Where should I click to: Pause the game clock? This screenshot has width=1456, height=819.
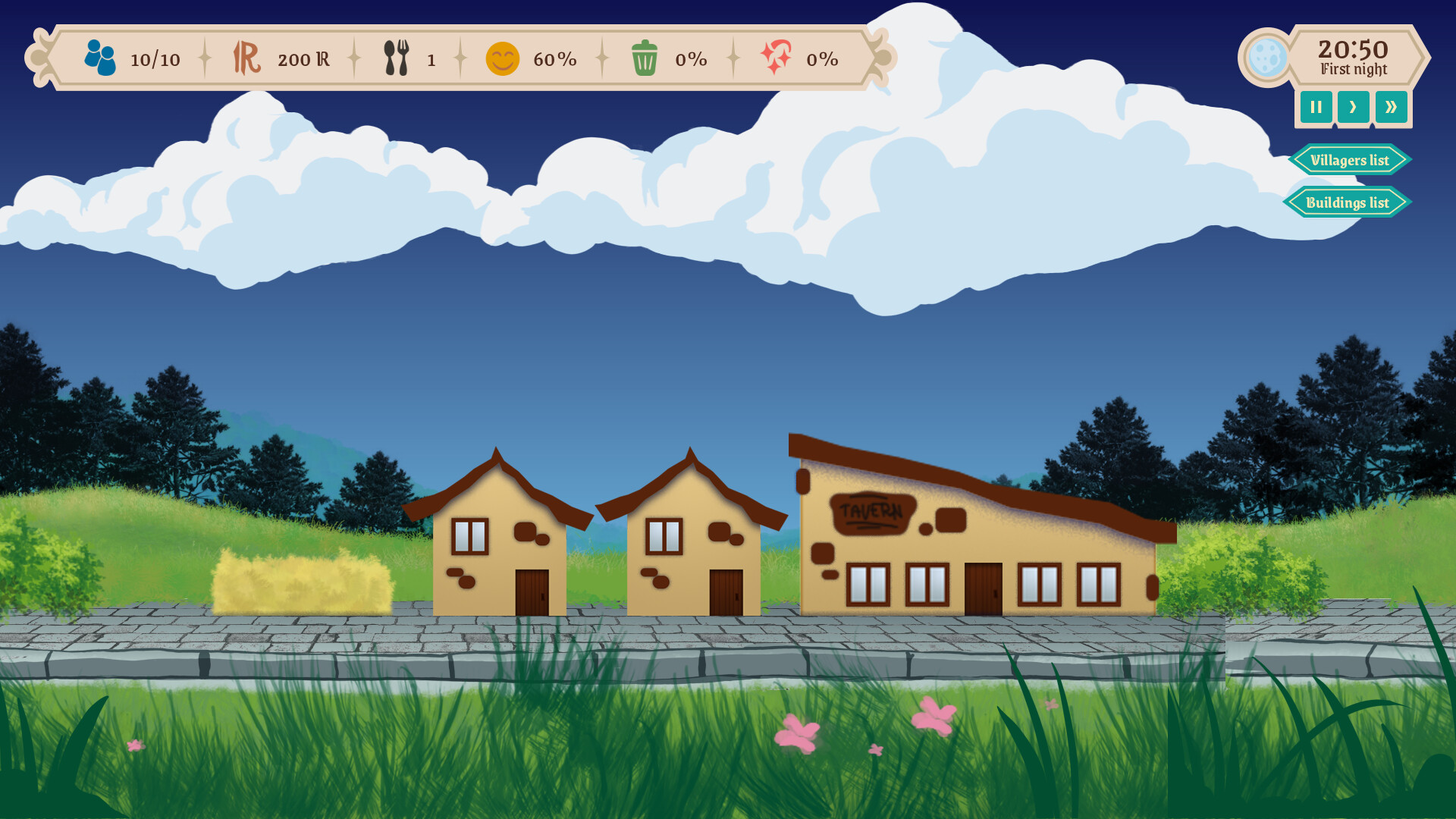click(x=1316, y=107)
